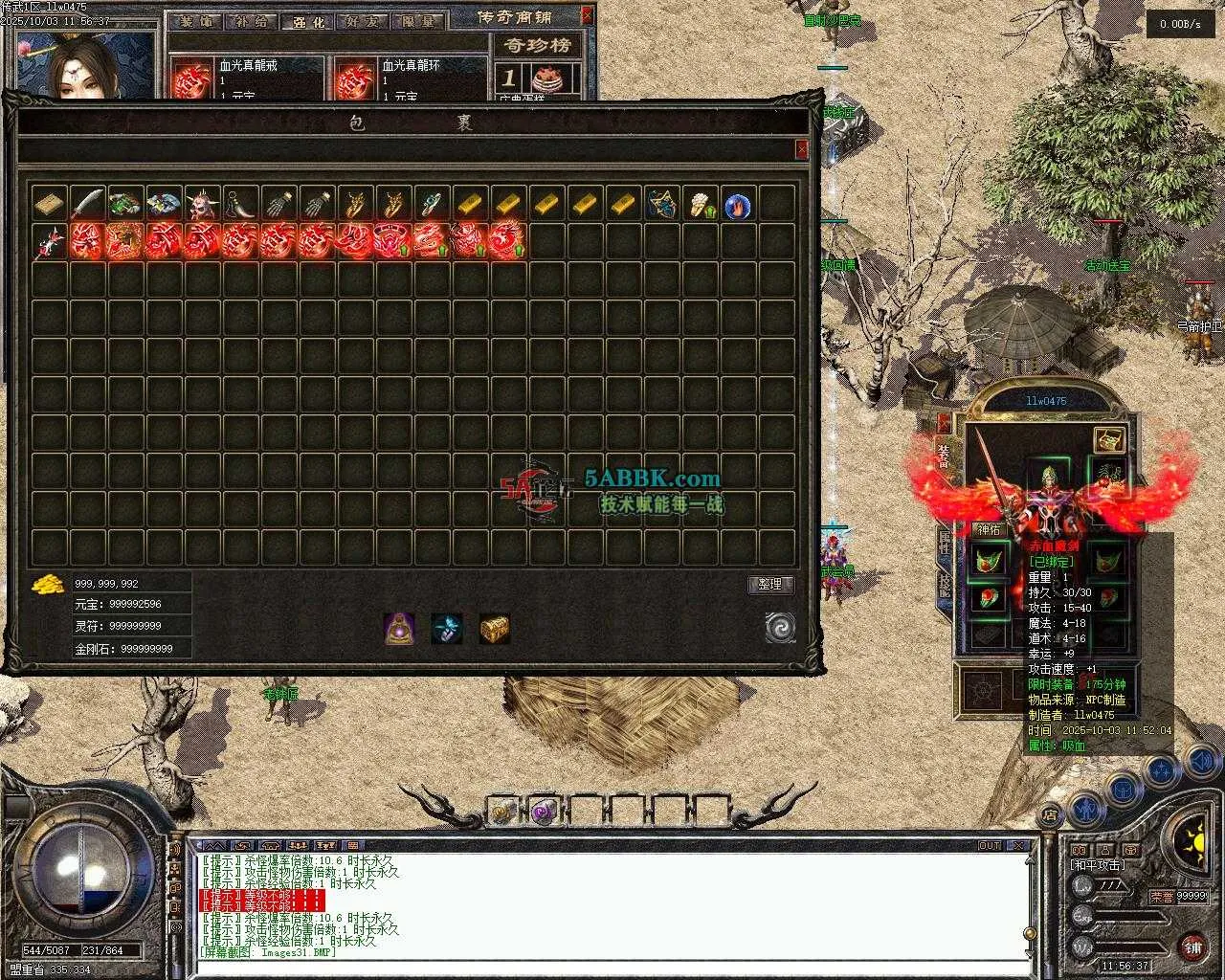
Task: Close the 传奇商铺 shop window
Action: tap(587, 15)
